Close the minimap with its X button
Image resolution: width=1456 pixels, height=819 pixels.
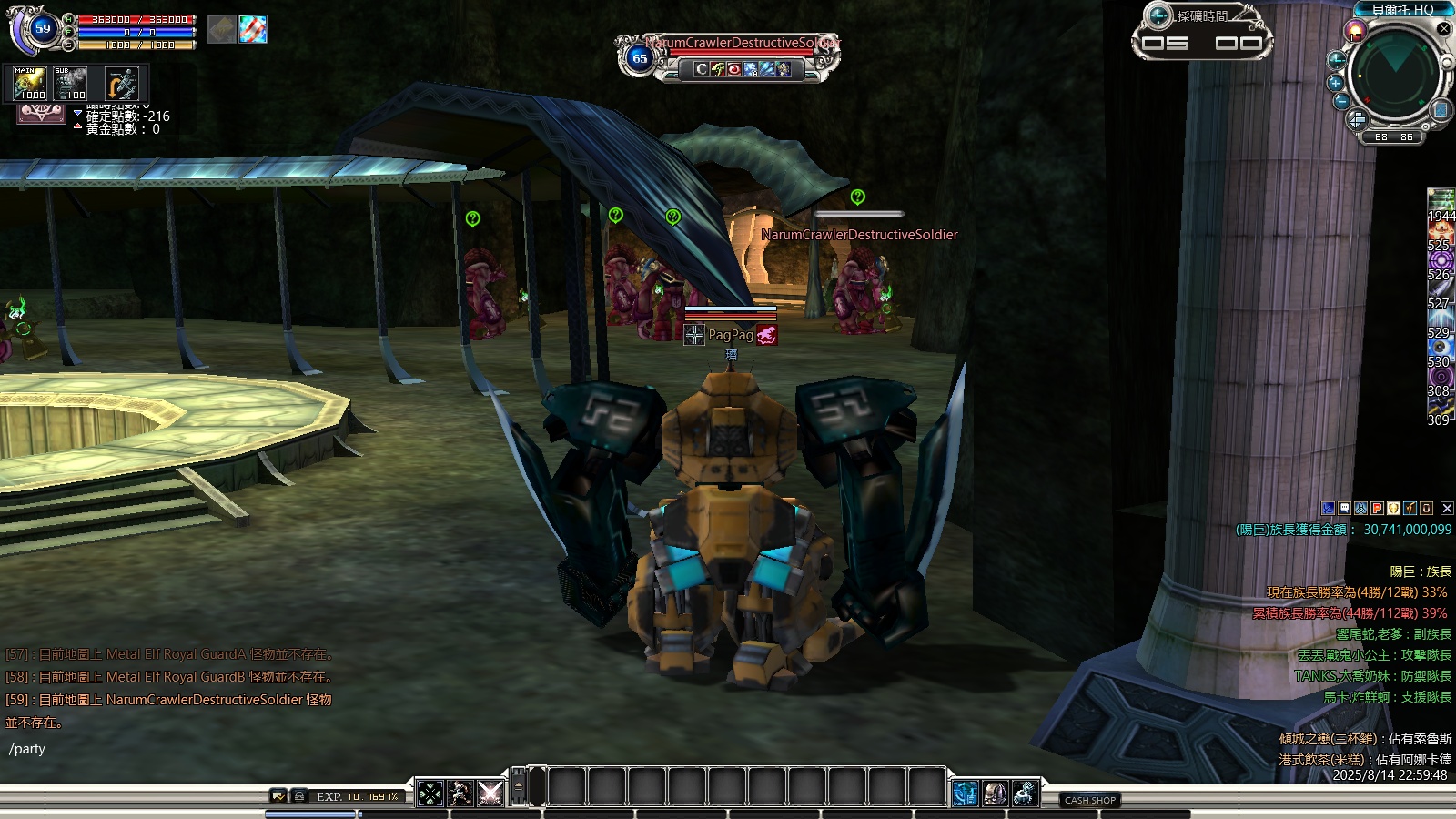(1443, 28)
